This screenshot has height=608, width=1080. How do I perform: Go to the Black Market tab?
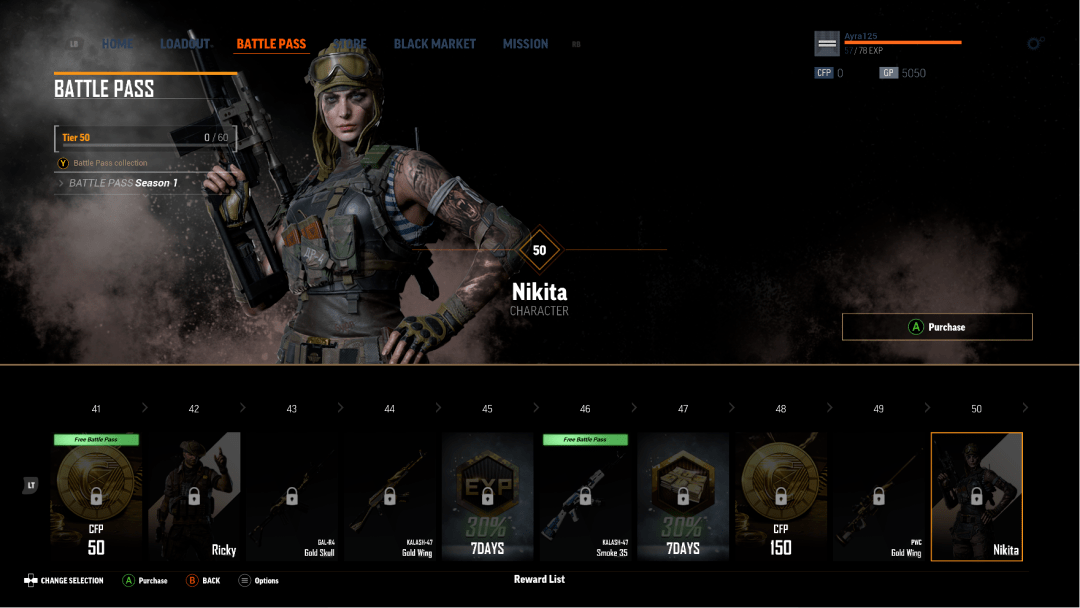[x=434, y=44]
